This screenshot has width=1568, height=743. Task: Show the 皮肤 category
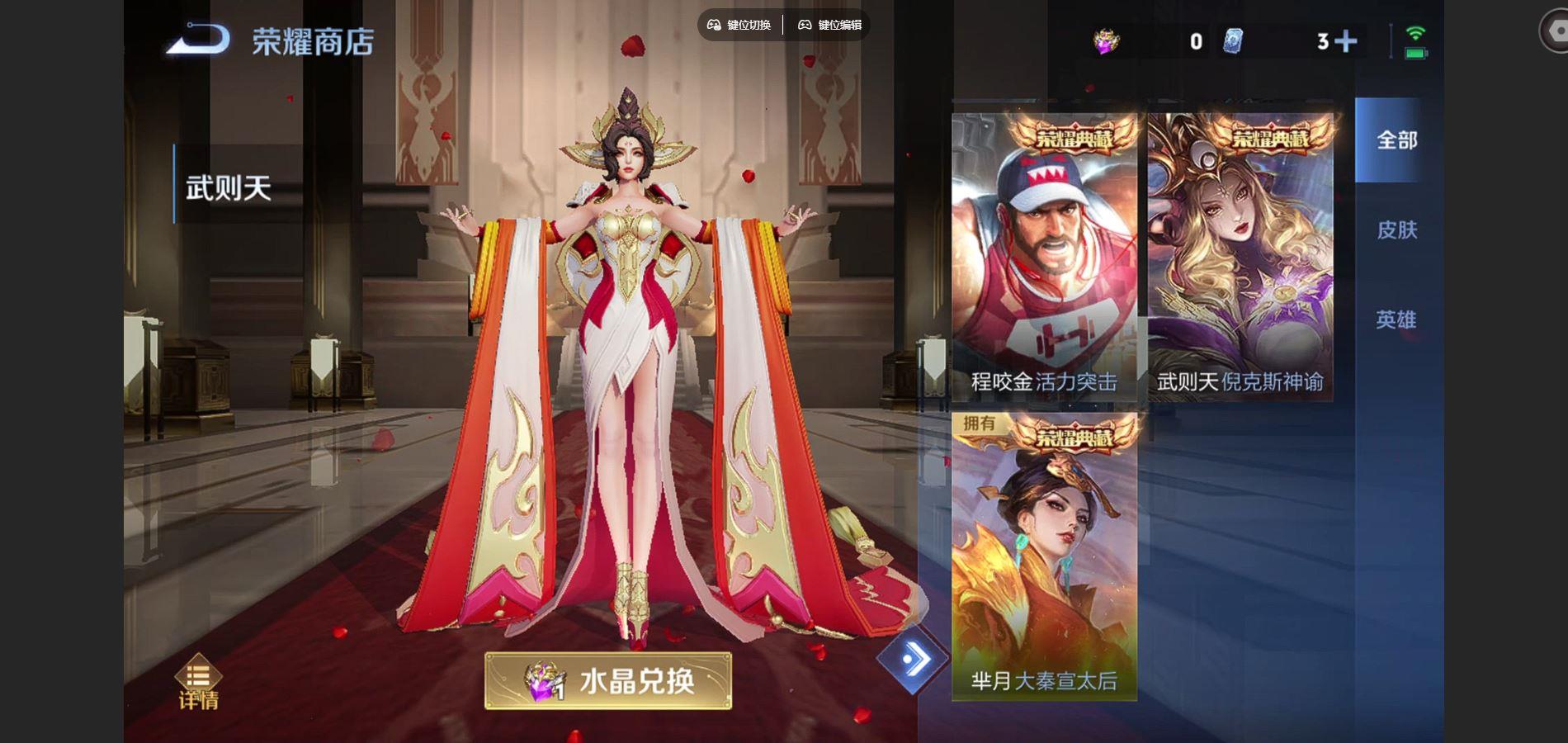(1396, 230)
